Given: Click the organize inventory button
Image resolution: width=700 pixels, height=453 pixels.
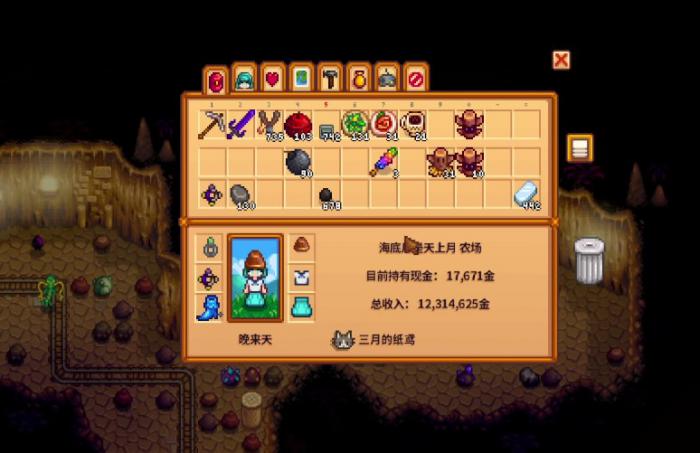Looking at the screenshot, I should coord(580,149).
